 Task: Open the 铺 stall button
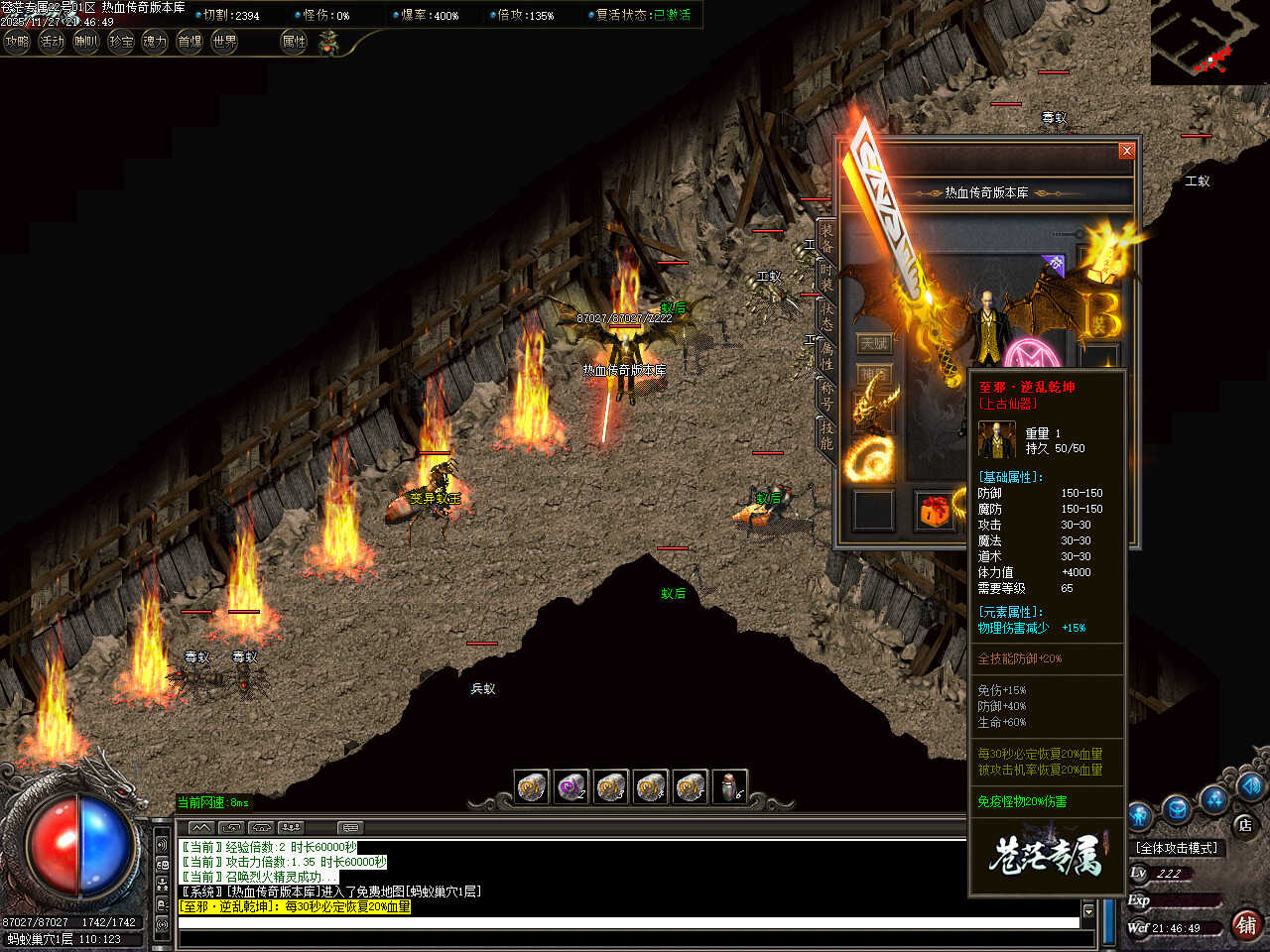click(x=1246, y=924)
